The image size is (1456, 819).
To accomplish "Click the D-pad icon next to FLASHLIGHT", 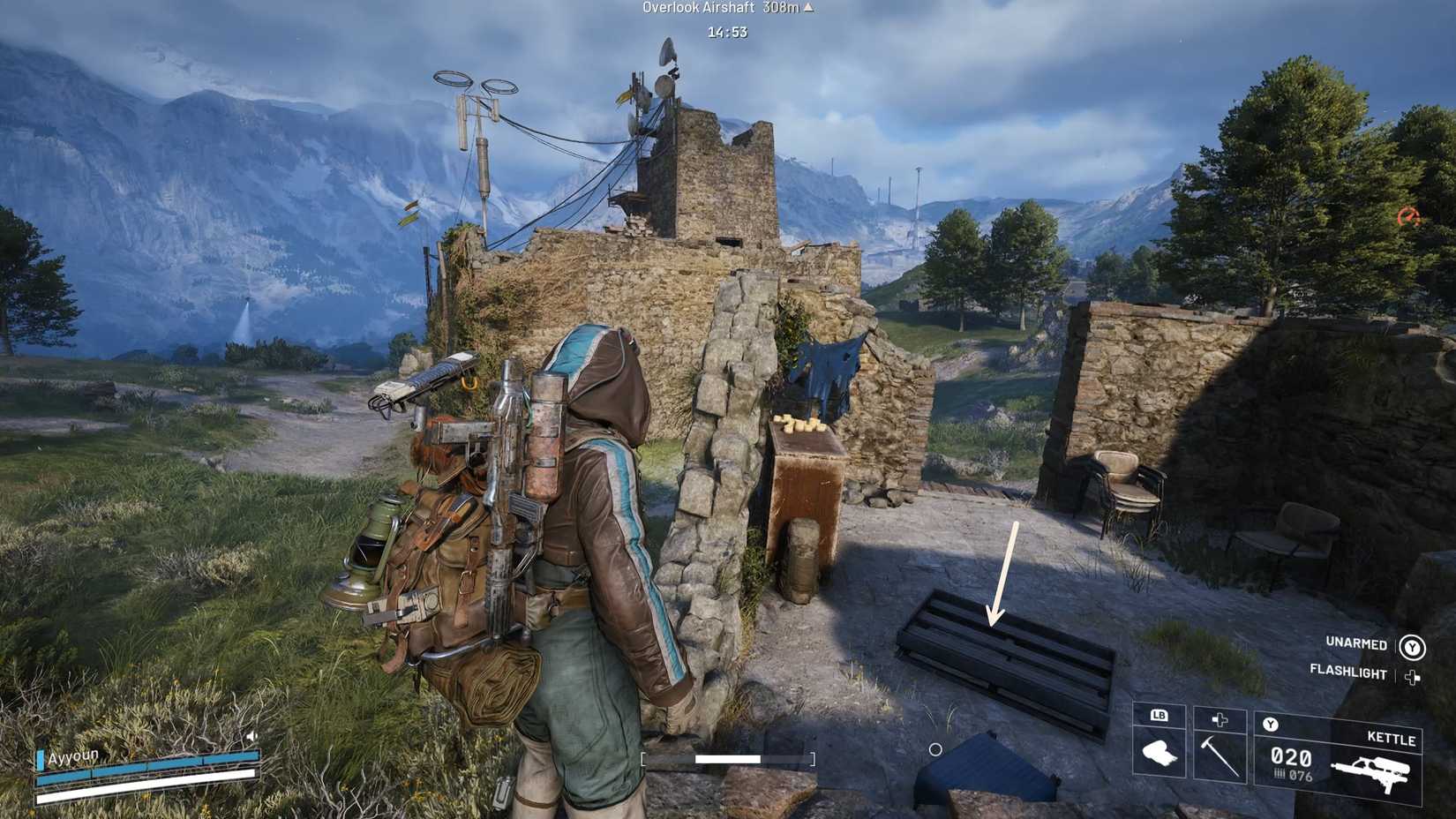I will point(1412,675).
